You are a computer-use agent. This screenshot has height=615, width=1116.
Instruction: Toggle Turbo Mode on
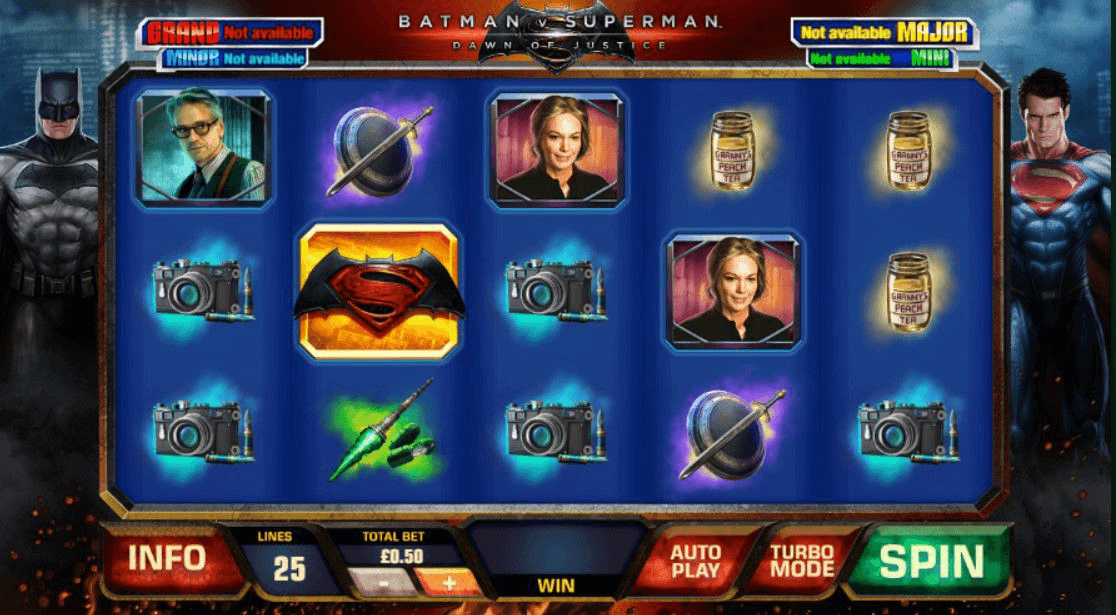[802, 560]
